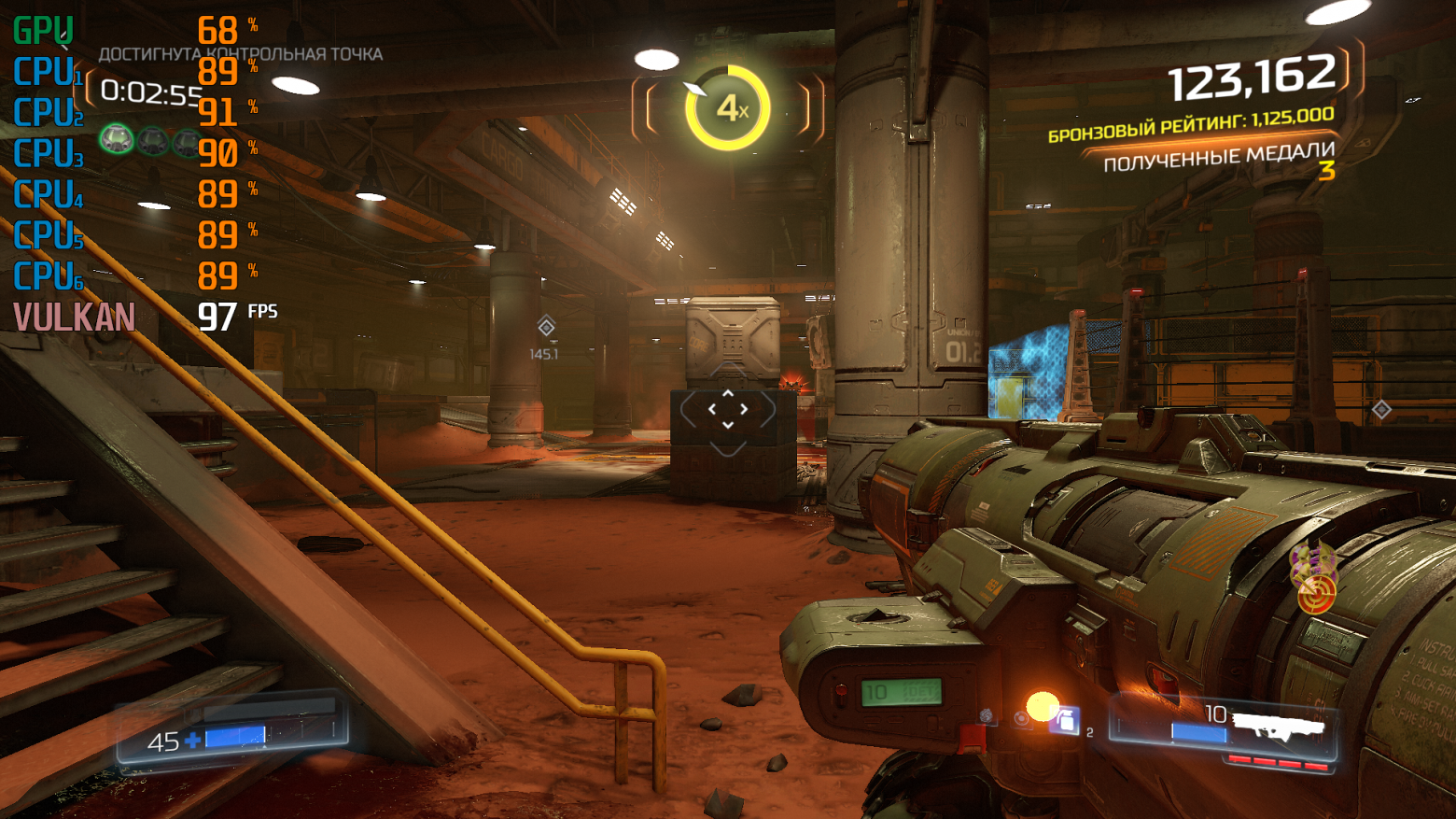Select the highlighted frag grenade equipment icon

(x=1064, y=720)
